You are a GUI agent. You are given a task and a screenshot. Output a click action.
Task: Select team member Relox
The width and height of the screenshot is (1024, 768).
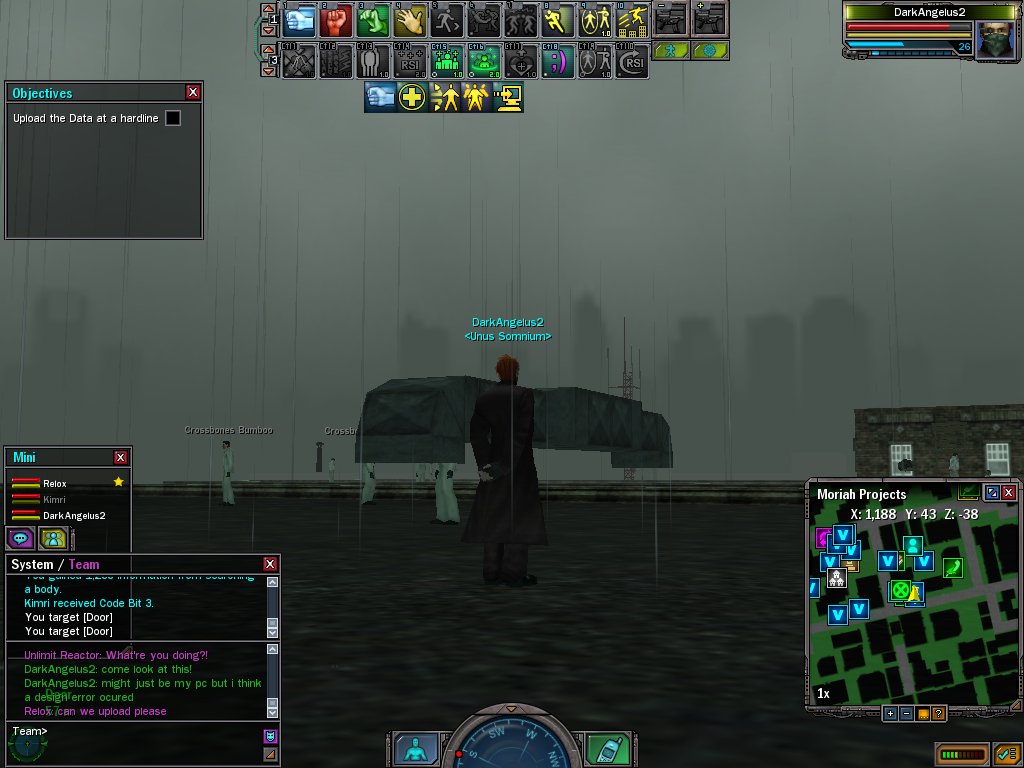click(54, 484)
